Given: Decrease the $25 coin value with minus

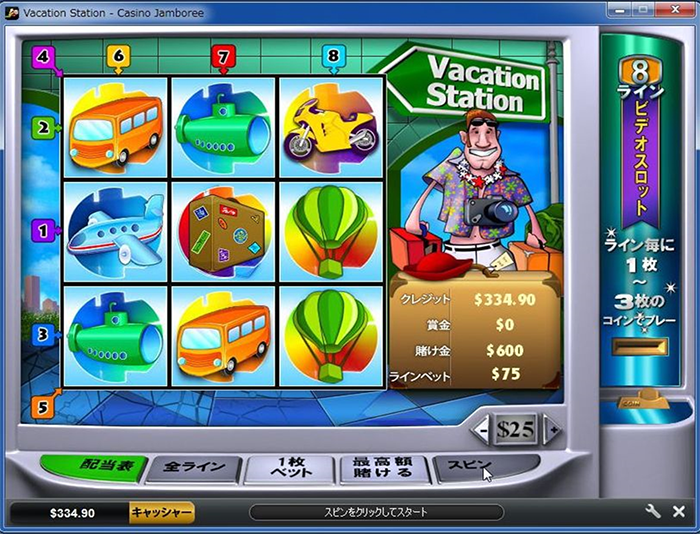Looking at the screenshot, I should pyautogui.click(x=483, y=431).
